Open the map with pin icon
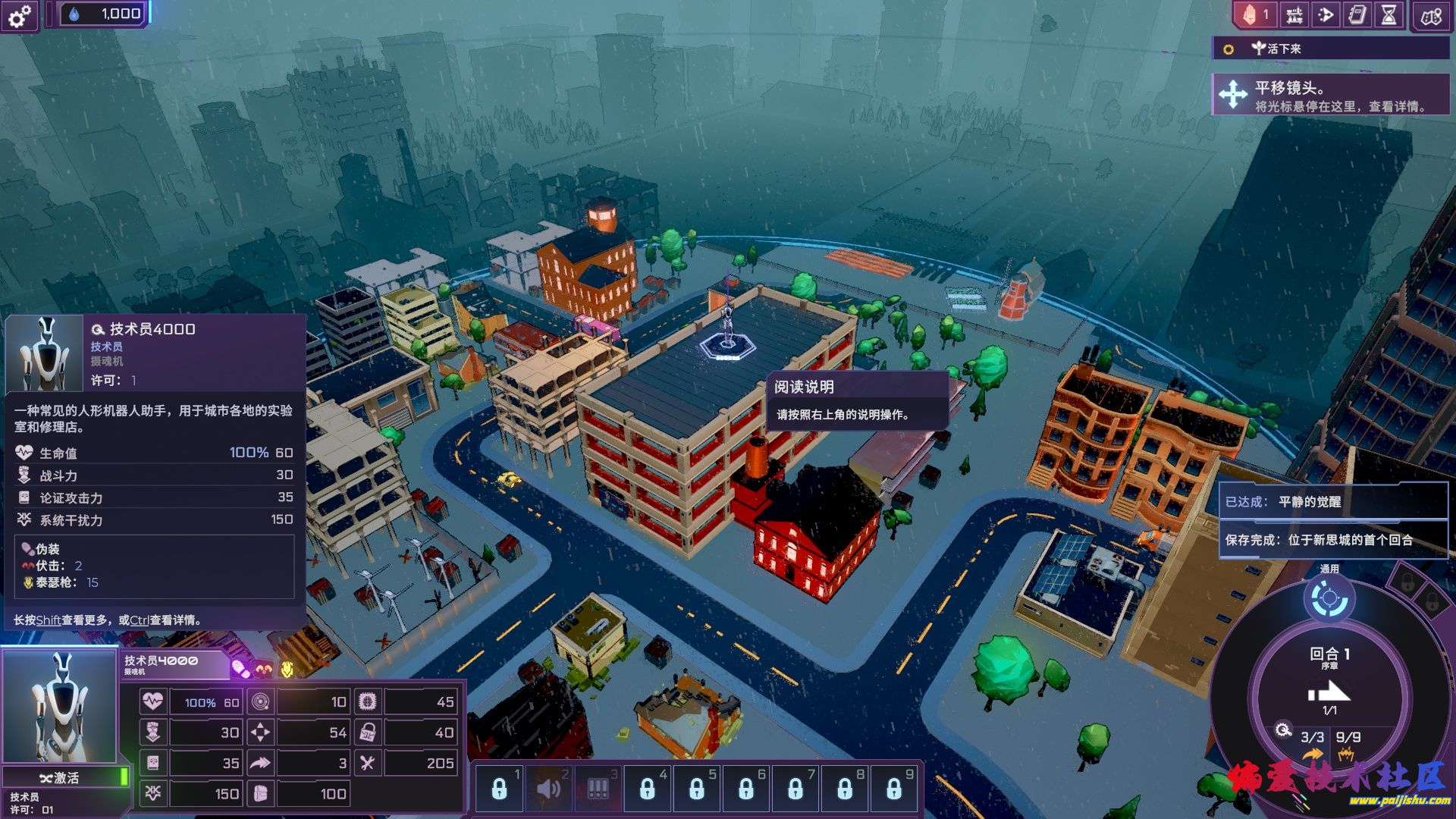The image size is (1456, 819). click(1431, 17)
